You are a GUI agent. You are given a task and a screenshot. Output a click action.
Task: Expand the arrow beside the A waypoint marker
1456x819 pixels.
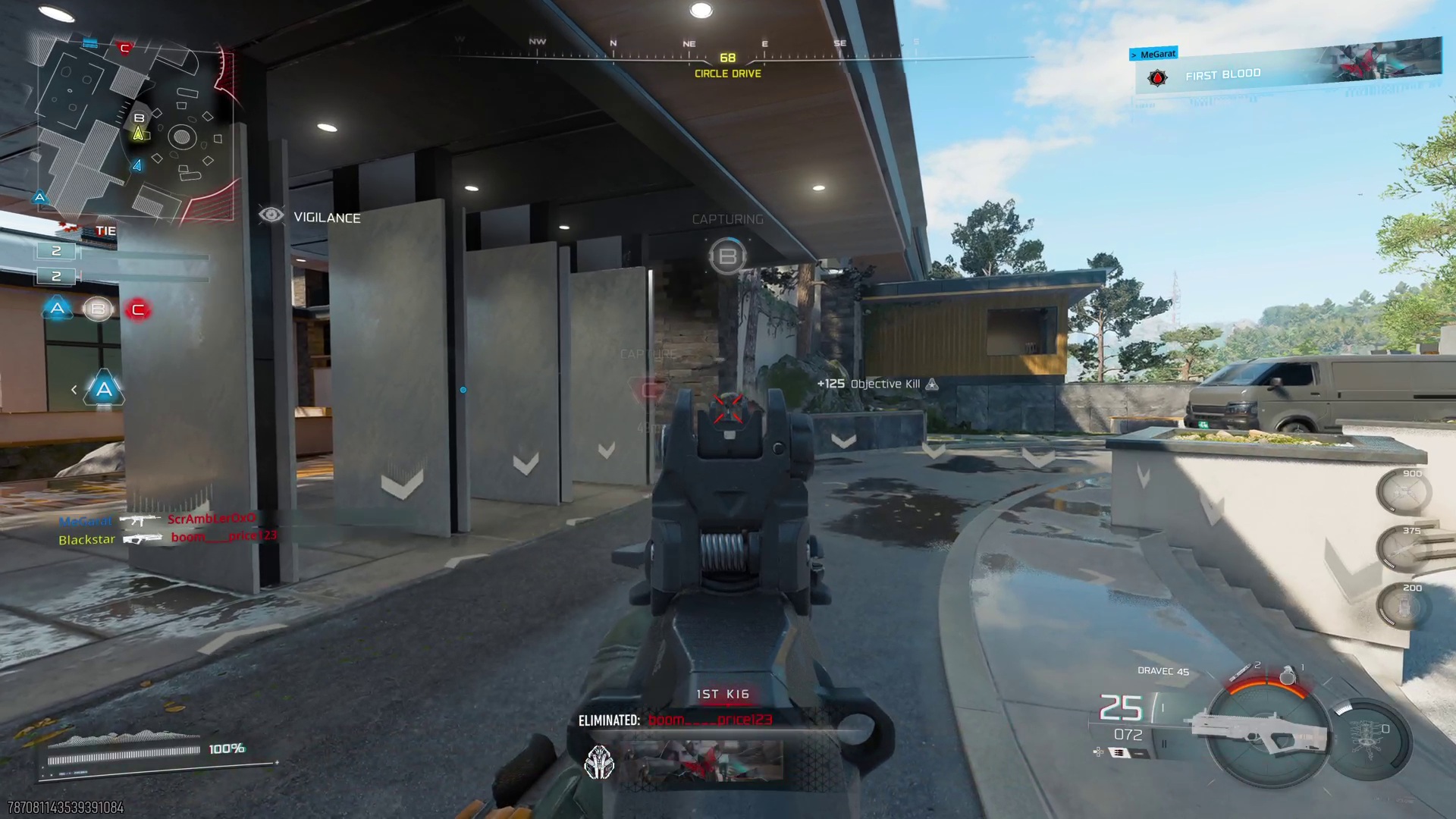point(74,389)
